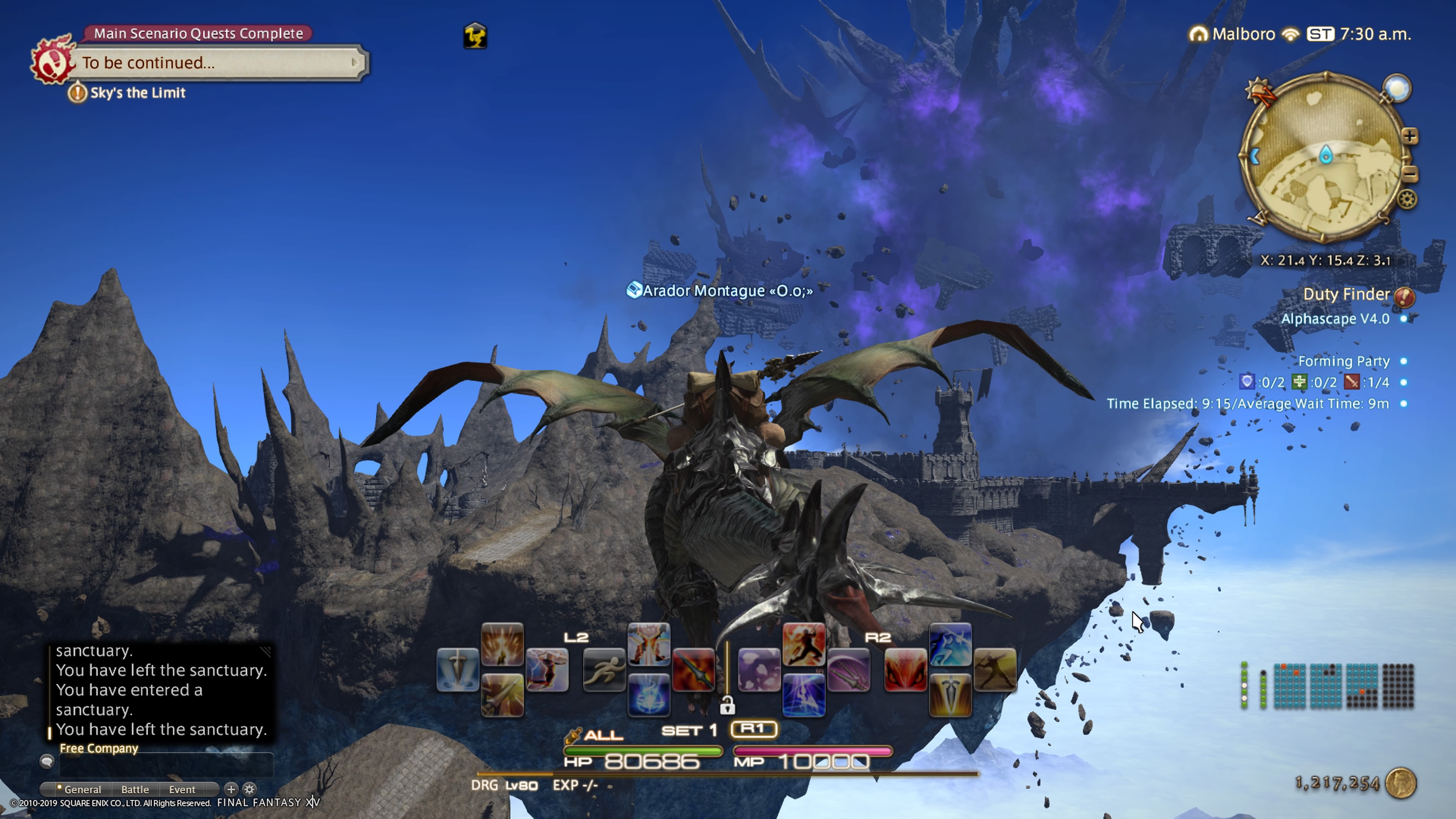Open chat log settings gear
1456x819 pixels.
point(249,789)
